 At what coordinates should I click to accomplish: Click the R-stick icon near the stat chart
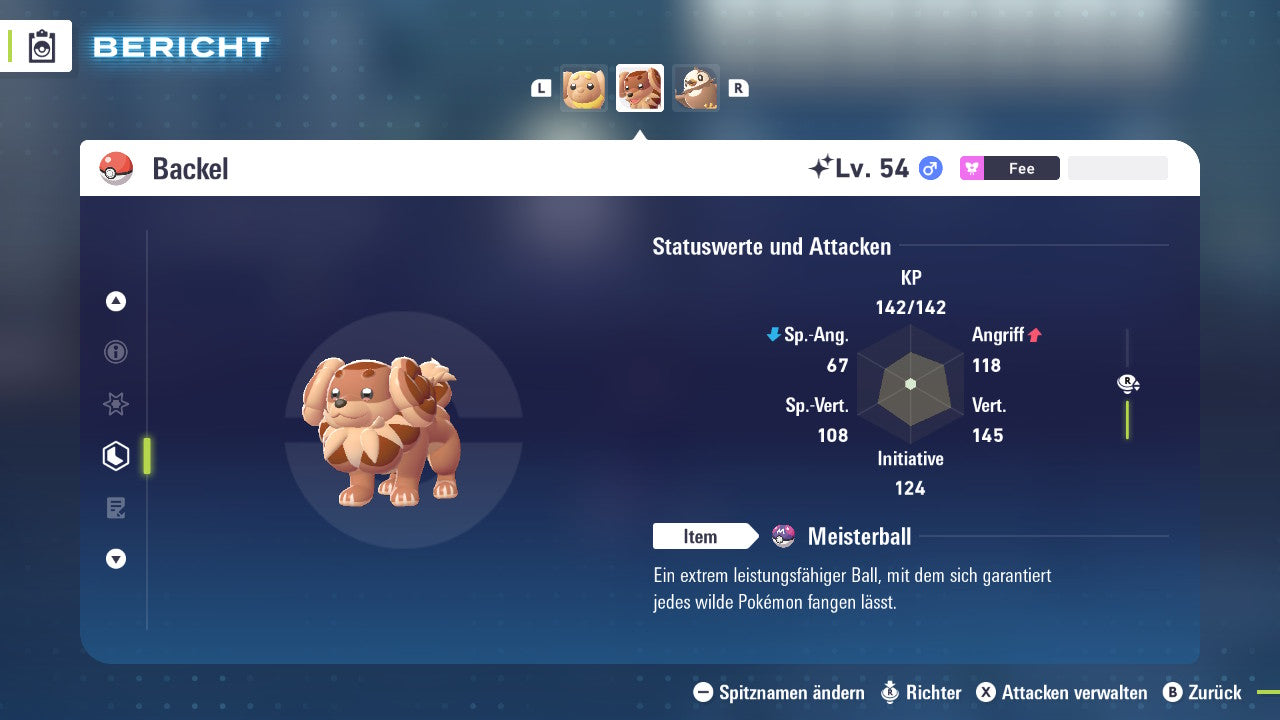tap(1127, 383)
